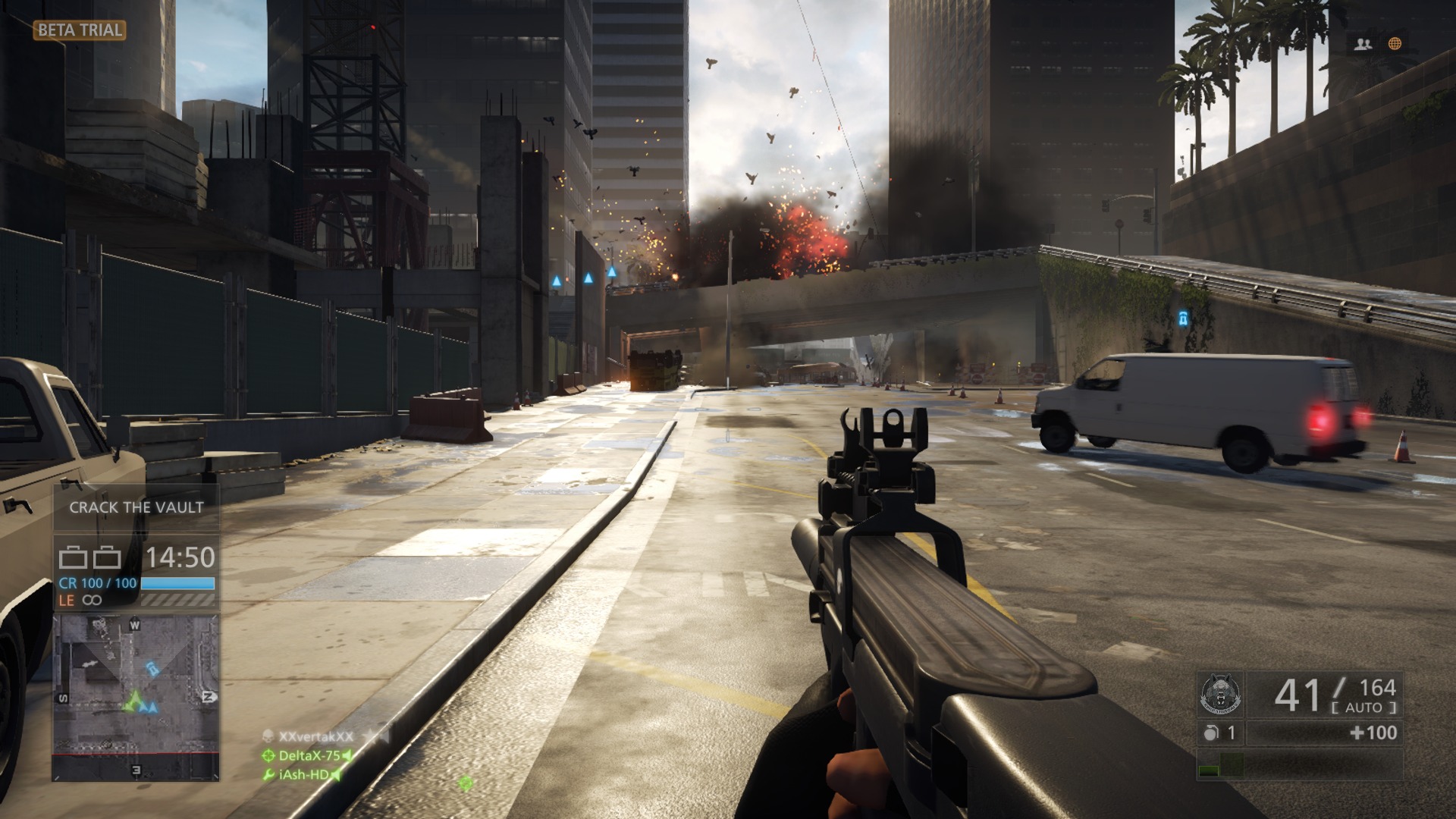Click the wrench icon beside iAsh-HD
This screenshot has height=819, width=1456.
coord(268,774)
